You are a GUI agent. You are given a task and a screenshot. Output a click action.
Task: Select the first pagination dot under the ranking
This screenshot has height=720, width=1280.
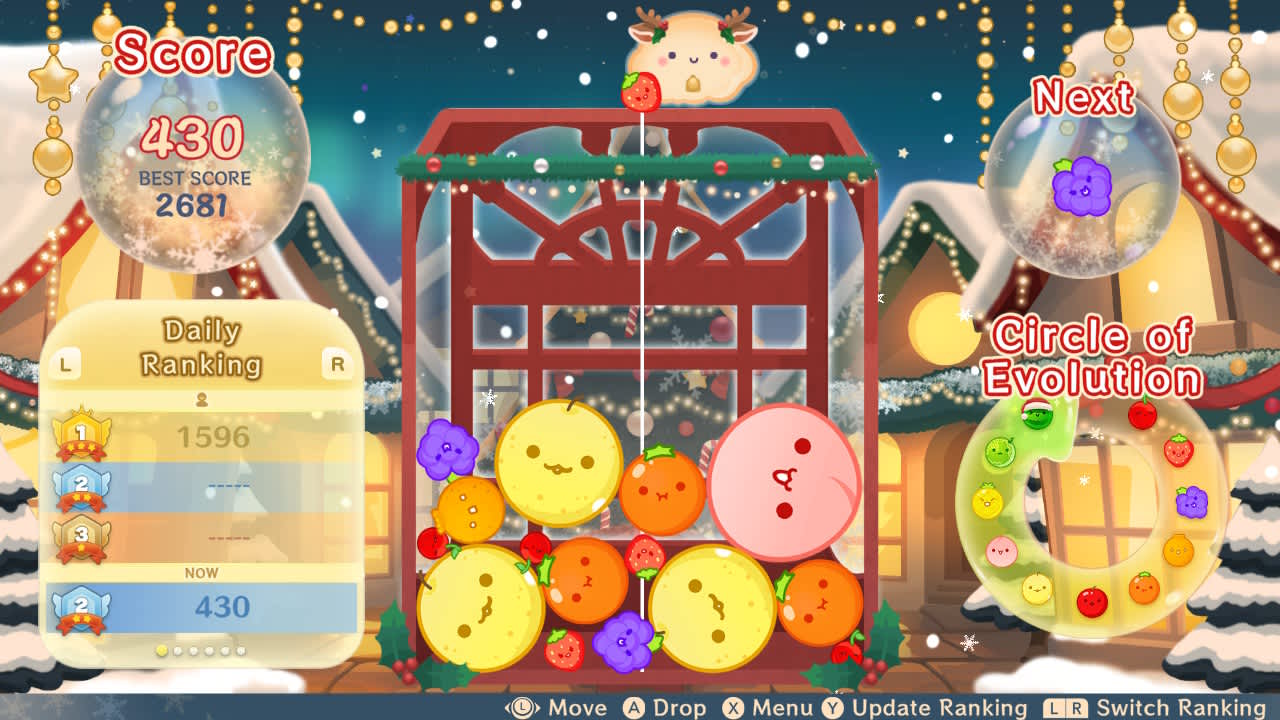160,649
